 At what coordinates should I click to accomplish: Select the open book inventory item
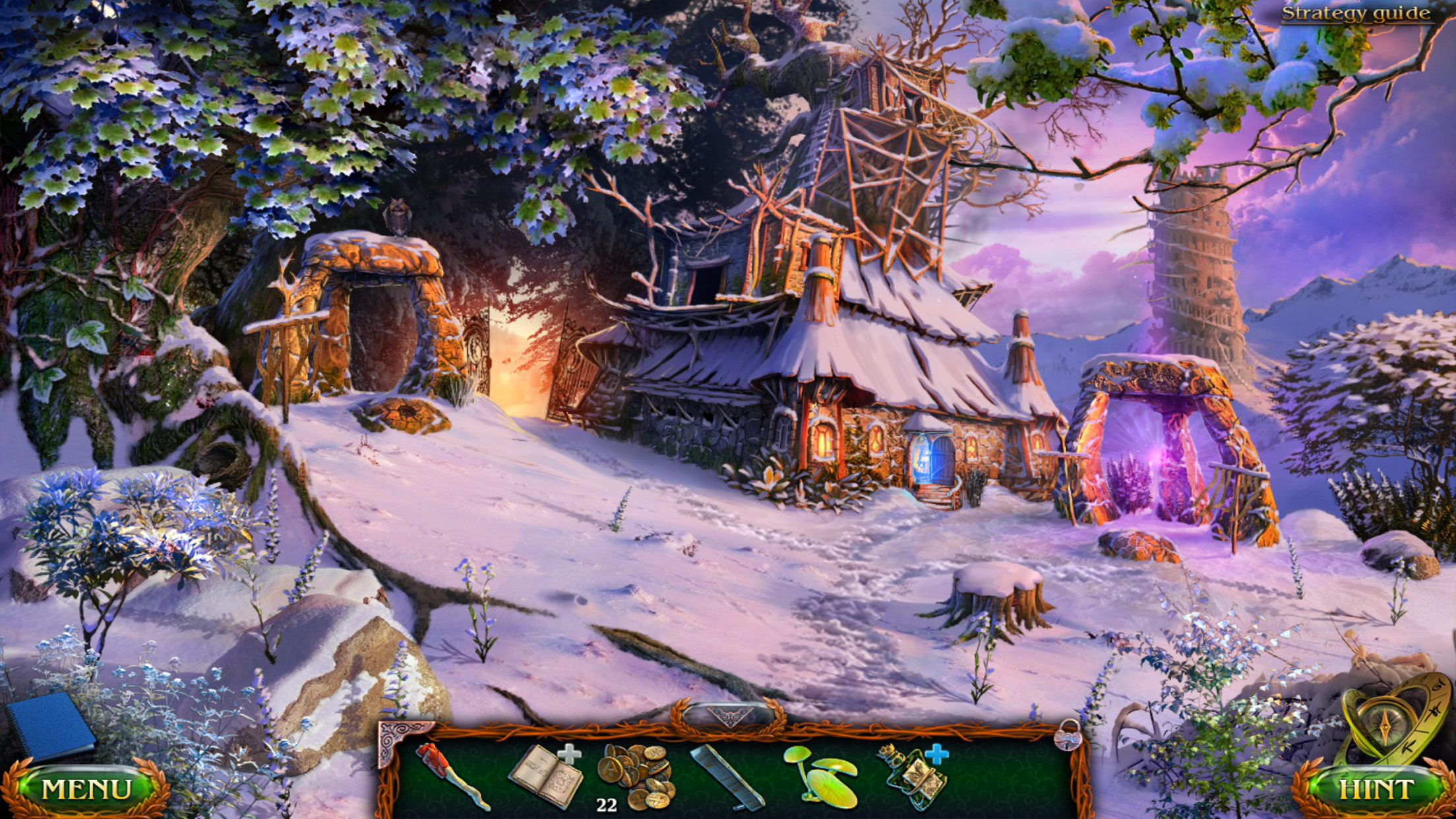click(546, 775)
